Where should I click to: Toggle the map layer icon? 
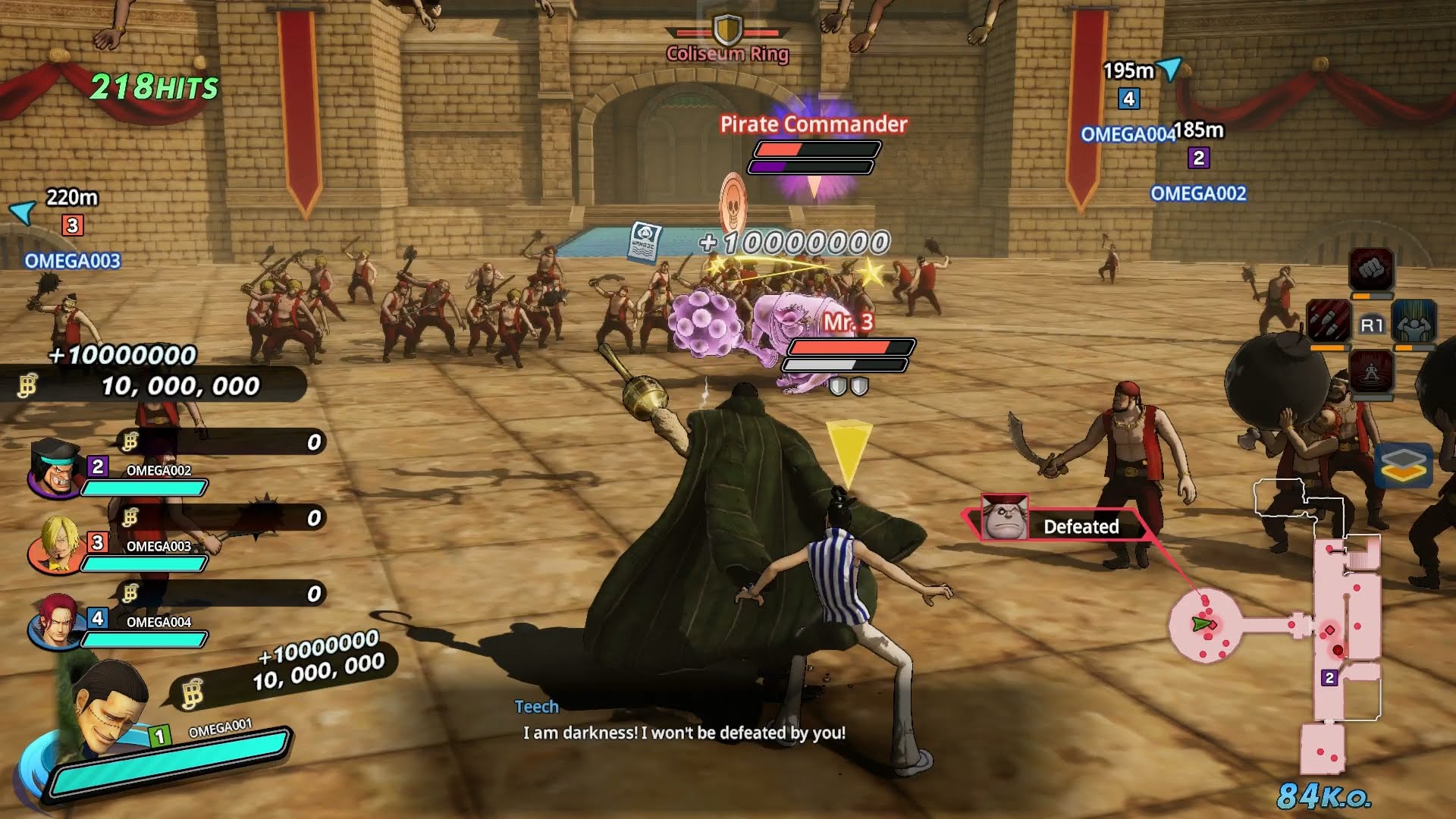[1403, 465]
